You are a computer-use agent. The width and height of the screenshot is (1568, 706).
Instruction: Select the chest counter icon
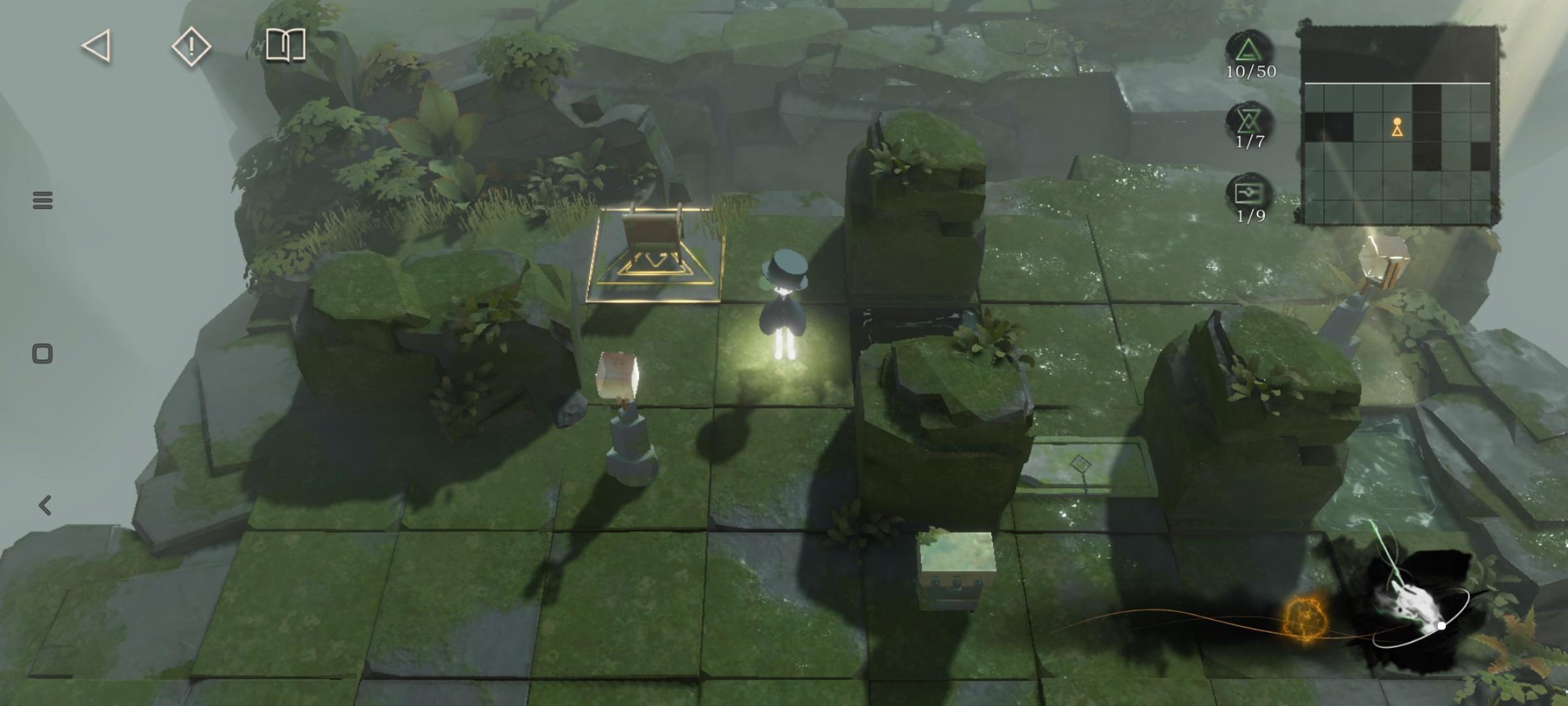pos(1249,193)
